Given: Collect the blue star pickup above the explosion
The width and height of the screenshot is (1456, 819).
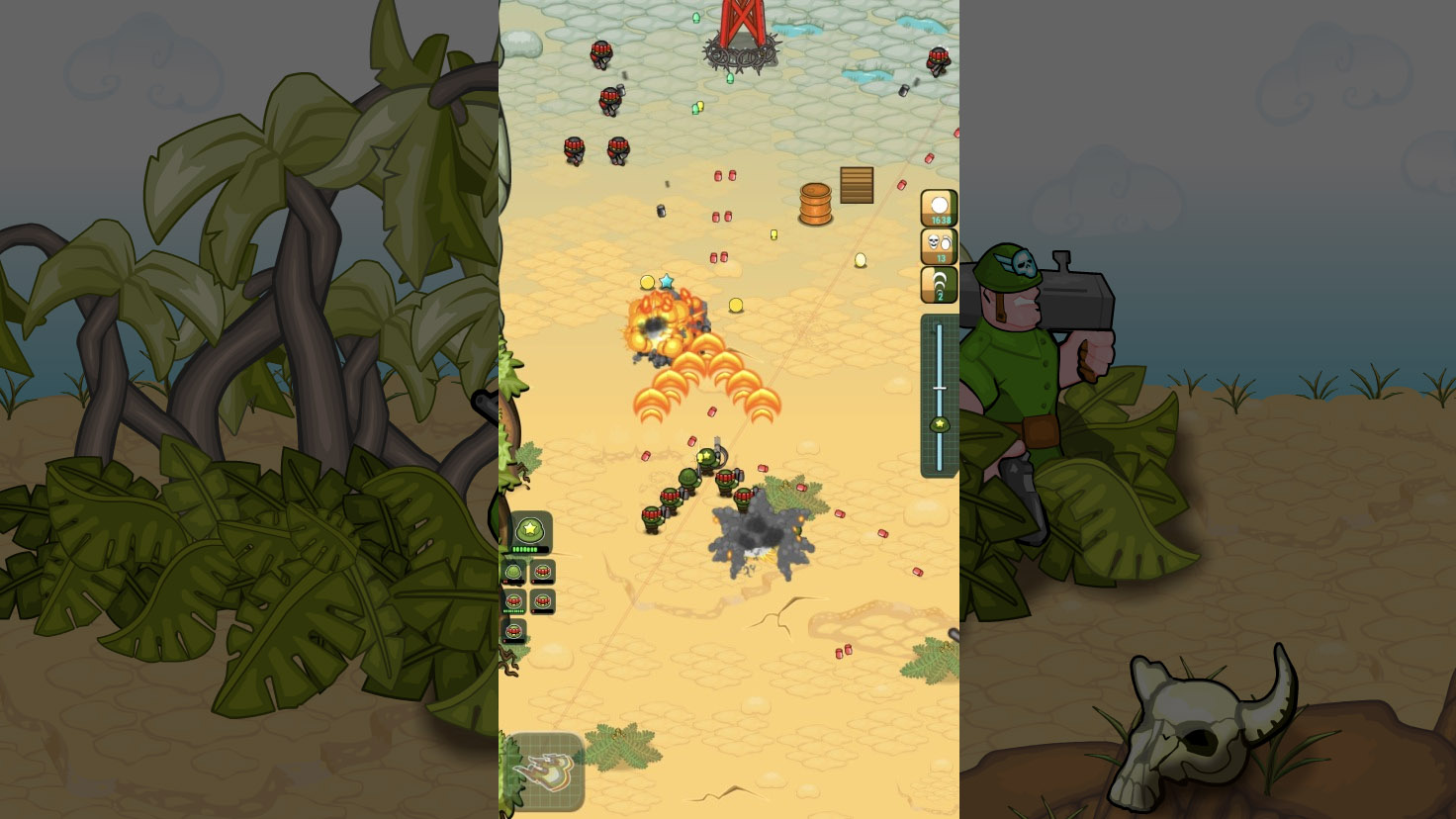Looking at the screenshot, I should [669, 281].
